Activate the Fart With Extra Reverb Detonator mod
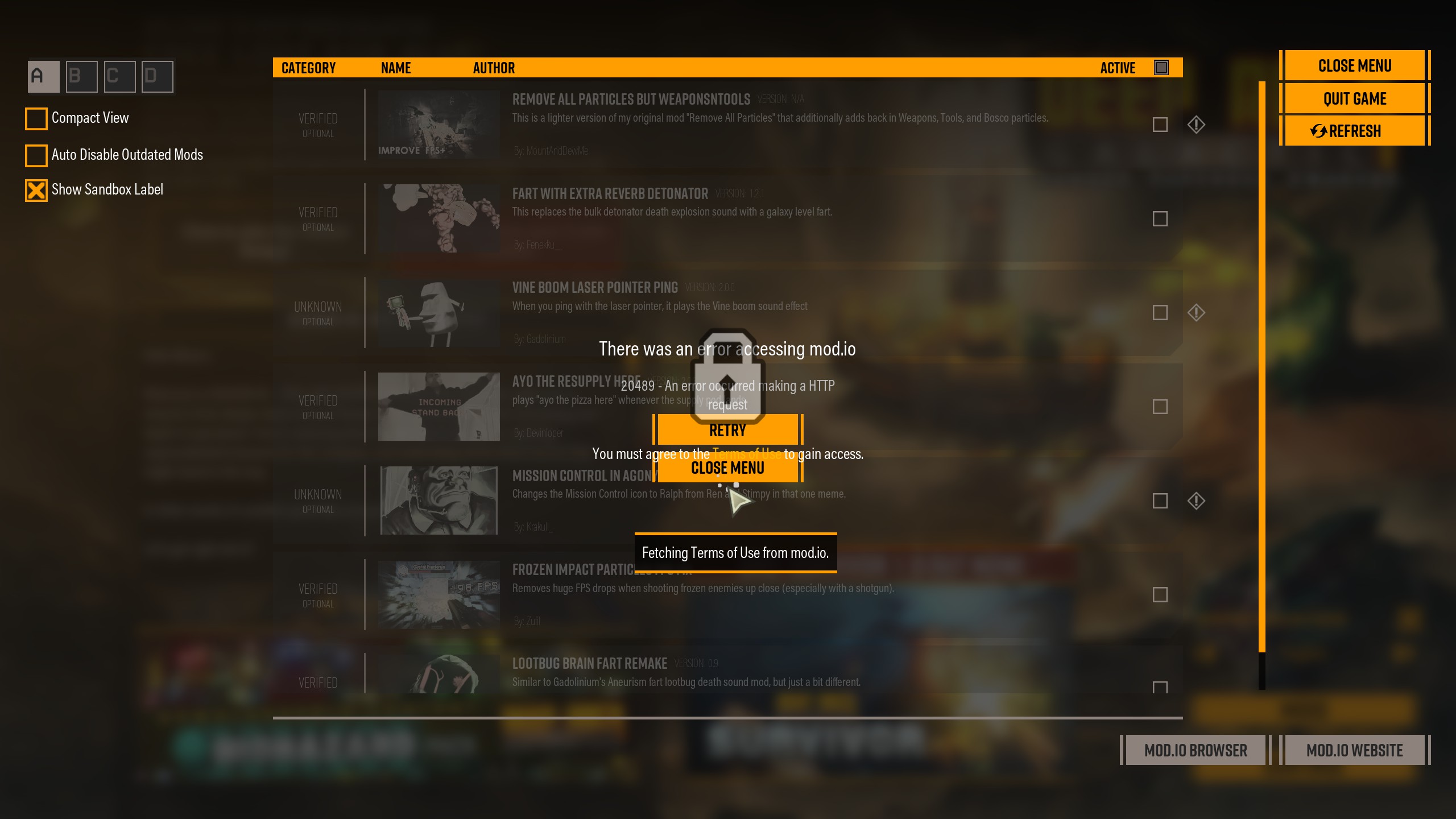The width and height of the screenshot is (1456, 819). point(1160,219)
